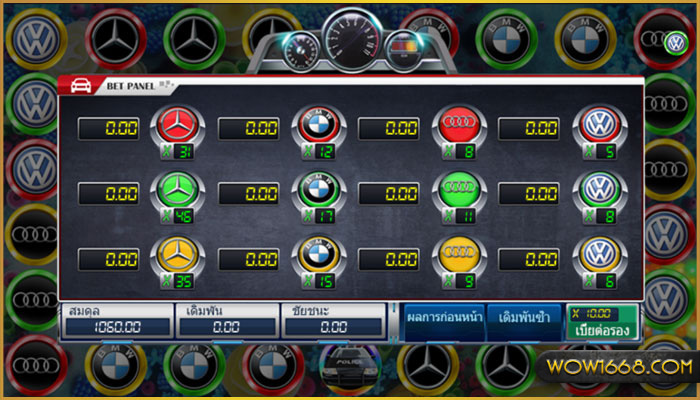This screenshot has height=400, width=700.
Task: Choose the green Audi x11 button
Action: coord(459,193)
